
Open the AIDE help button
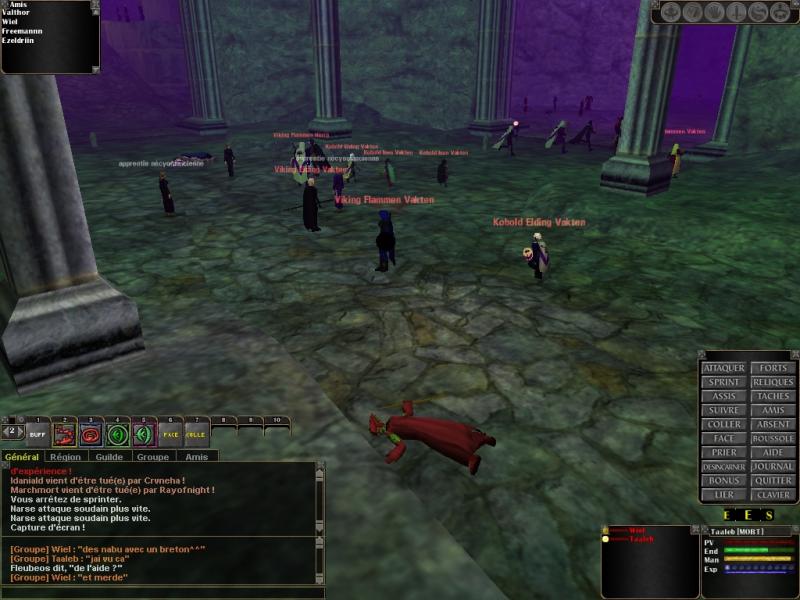773,452
